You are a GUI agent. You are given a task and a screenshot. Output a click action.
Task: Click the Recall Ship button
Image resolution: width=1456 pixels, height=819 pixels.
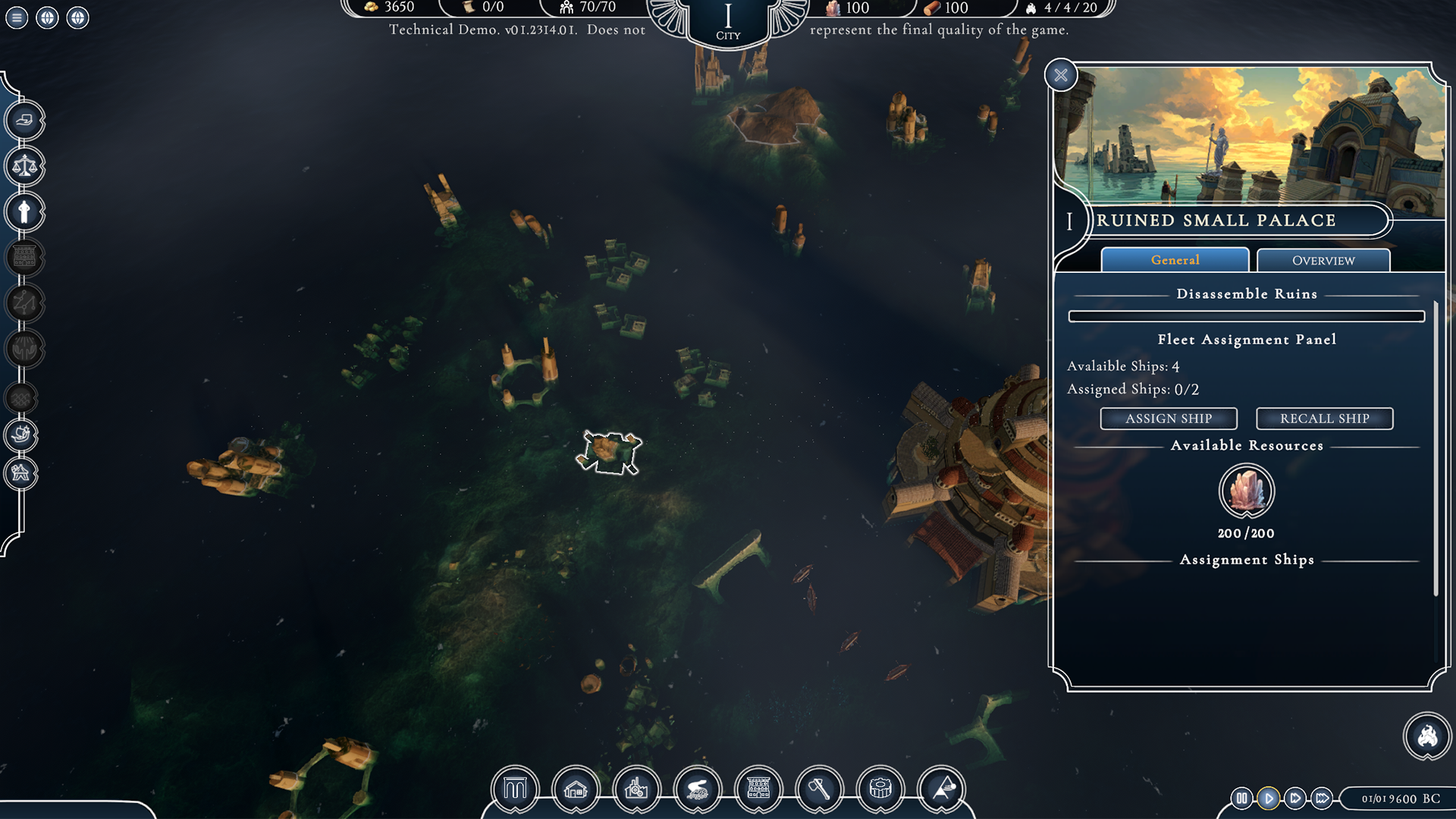point(1324,419)
